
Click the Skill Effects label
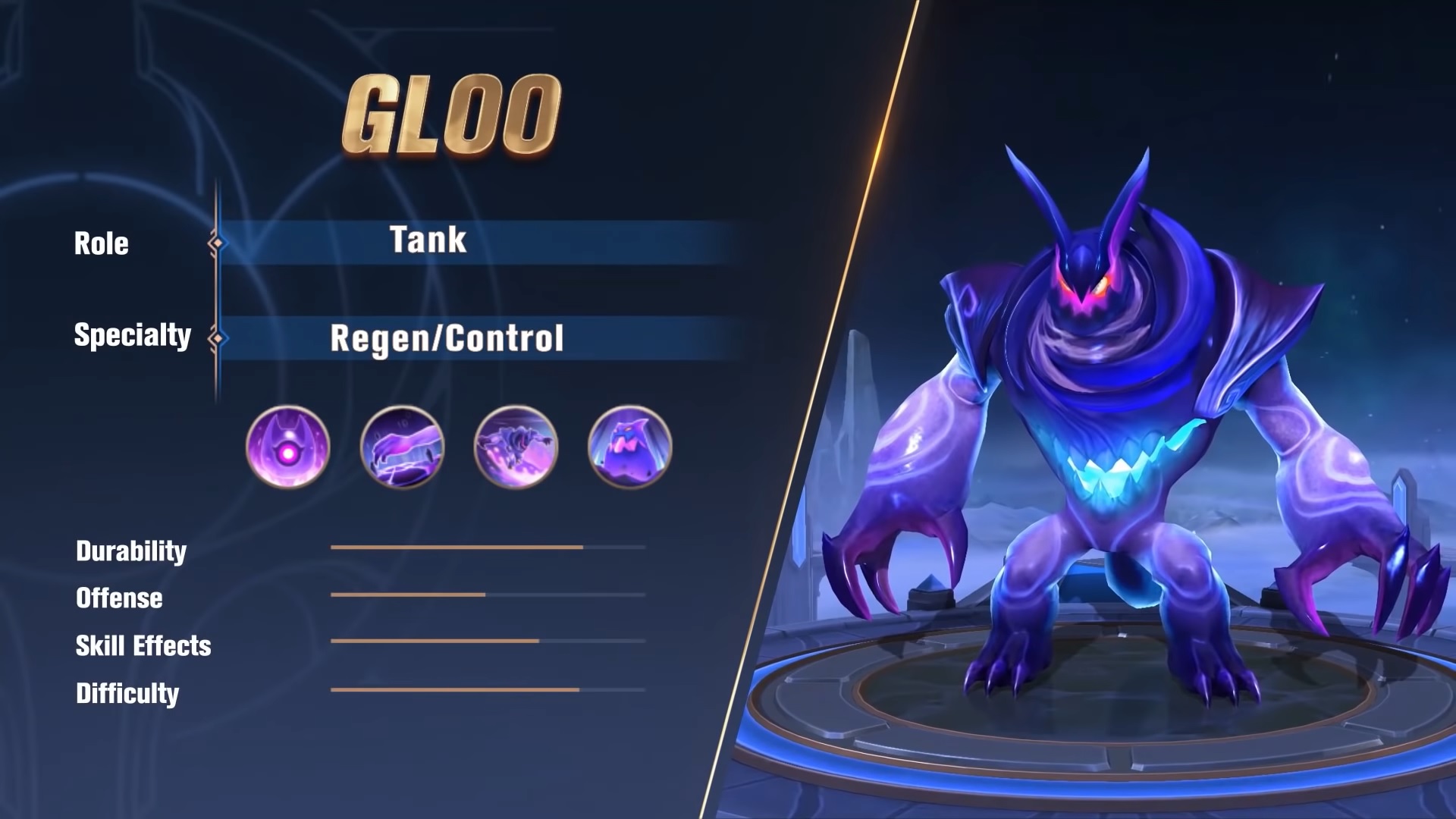[x=143, y=646]
